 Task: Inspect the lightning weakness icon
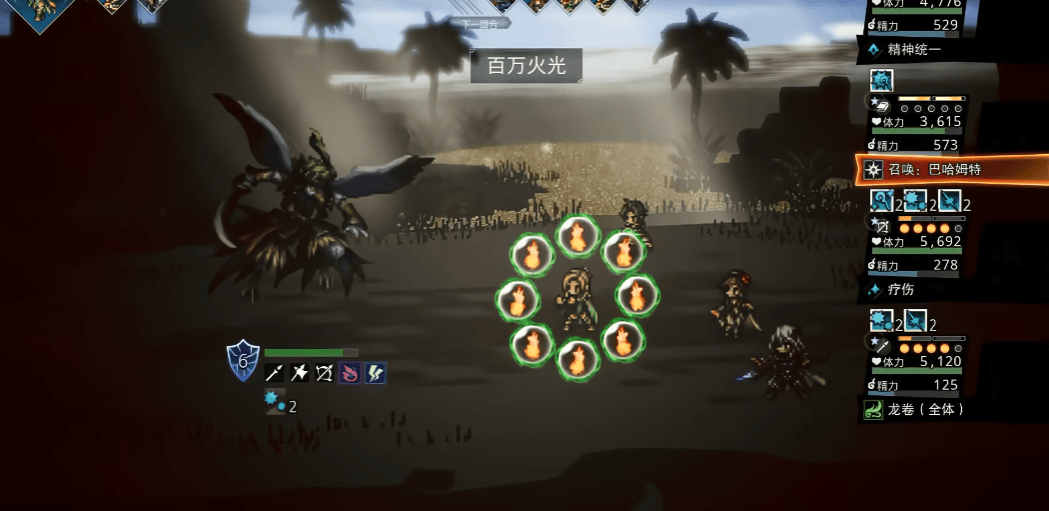point(375,373)
